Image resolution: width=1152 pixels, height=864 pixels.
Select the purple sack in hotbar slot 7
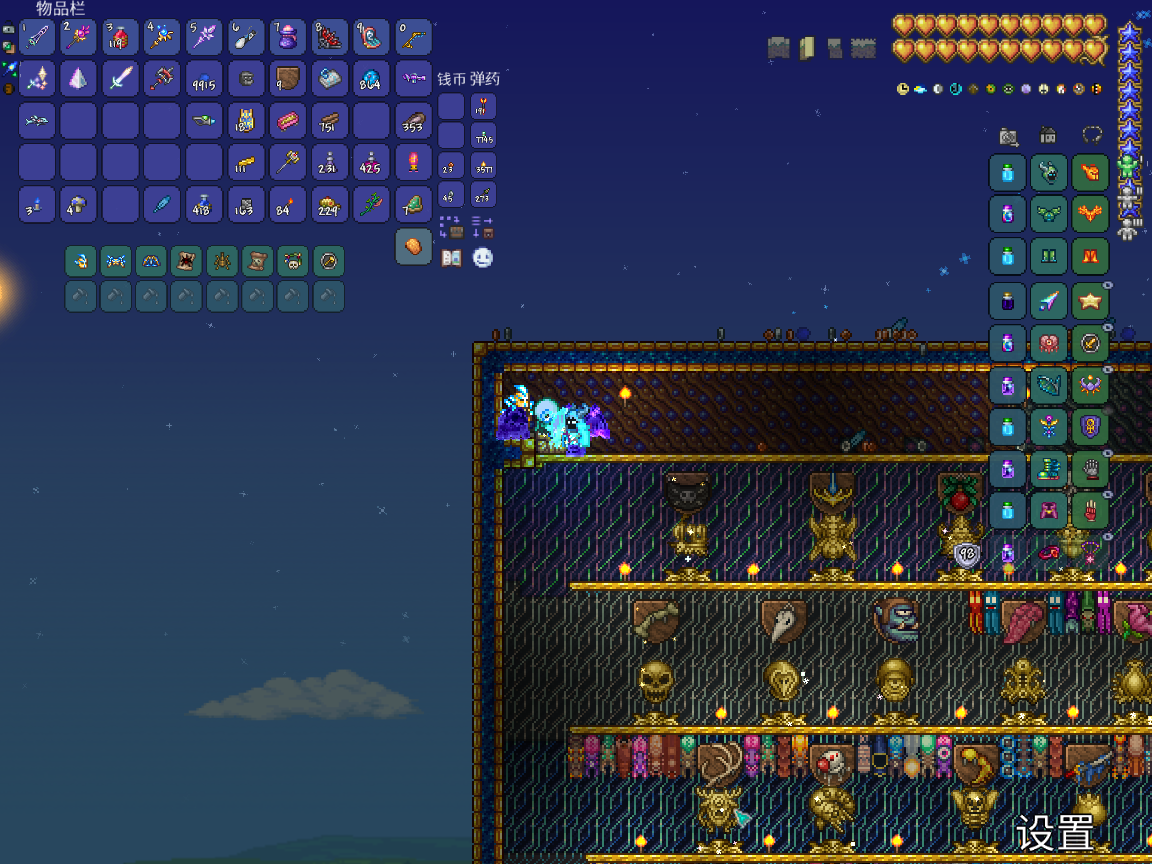click(x=288, y=38)
